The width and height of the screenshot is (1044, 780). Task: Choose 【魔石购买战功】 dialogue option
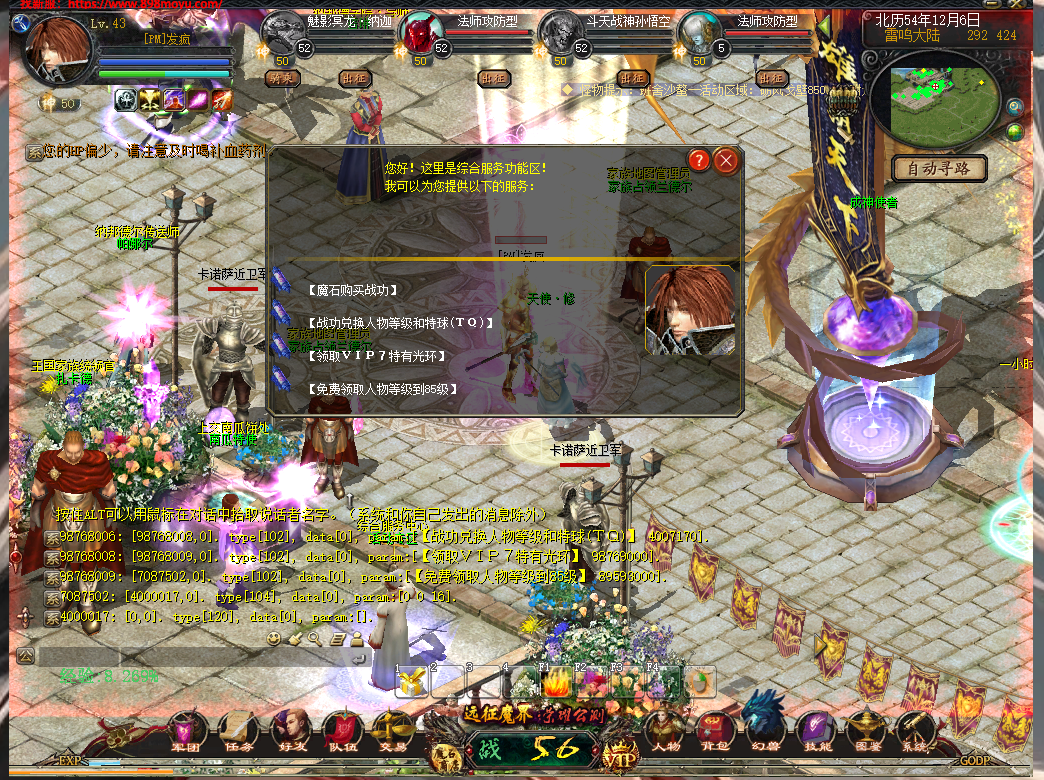tap(353, 290)
